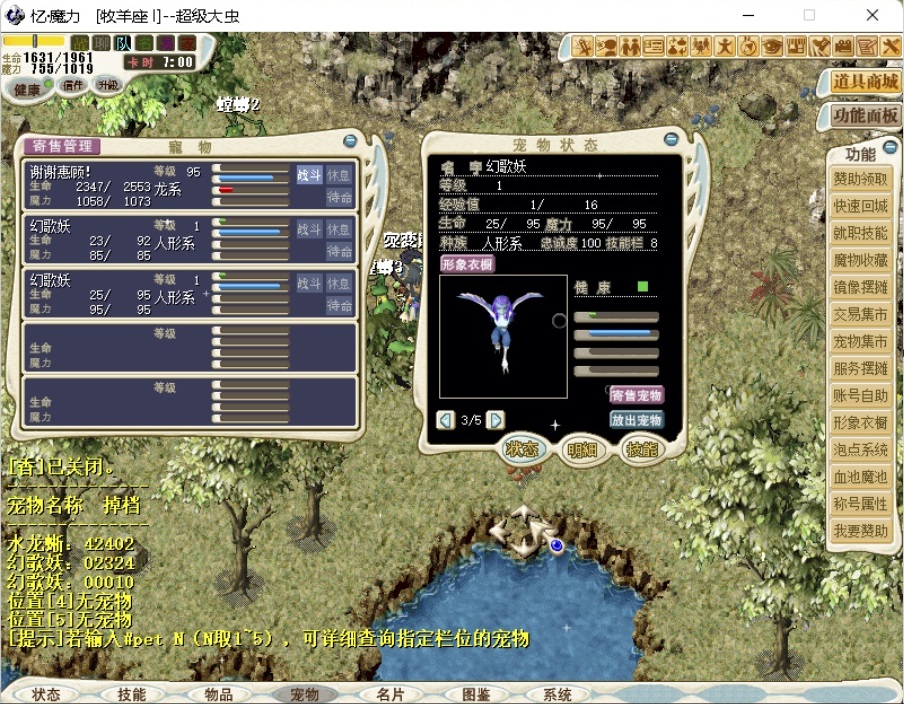Open the 系统 system menu
The width and height of the screenshot is (904, 704).
tap(557, 694)
